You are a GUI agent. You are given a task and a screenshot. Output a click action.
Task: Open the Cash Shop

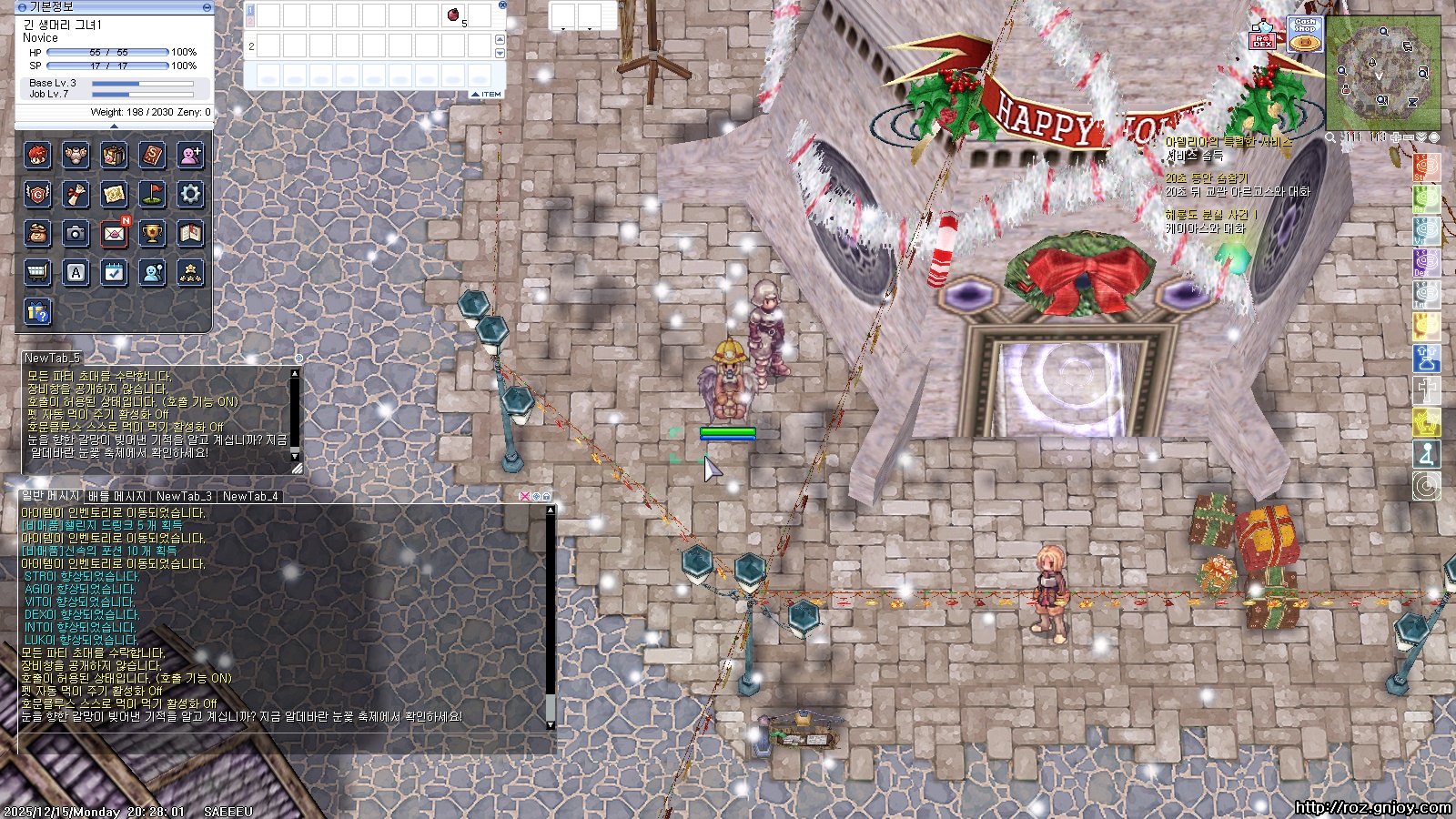(1305, 35)
